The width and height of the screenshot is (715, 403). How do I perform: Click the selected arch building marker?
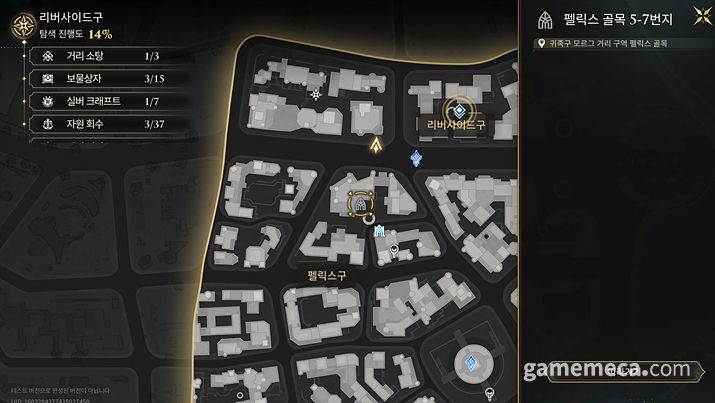point(358,204)
